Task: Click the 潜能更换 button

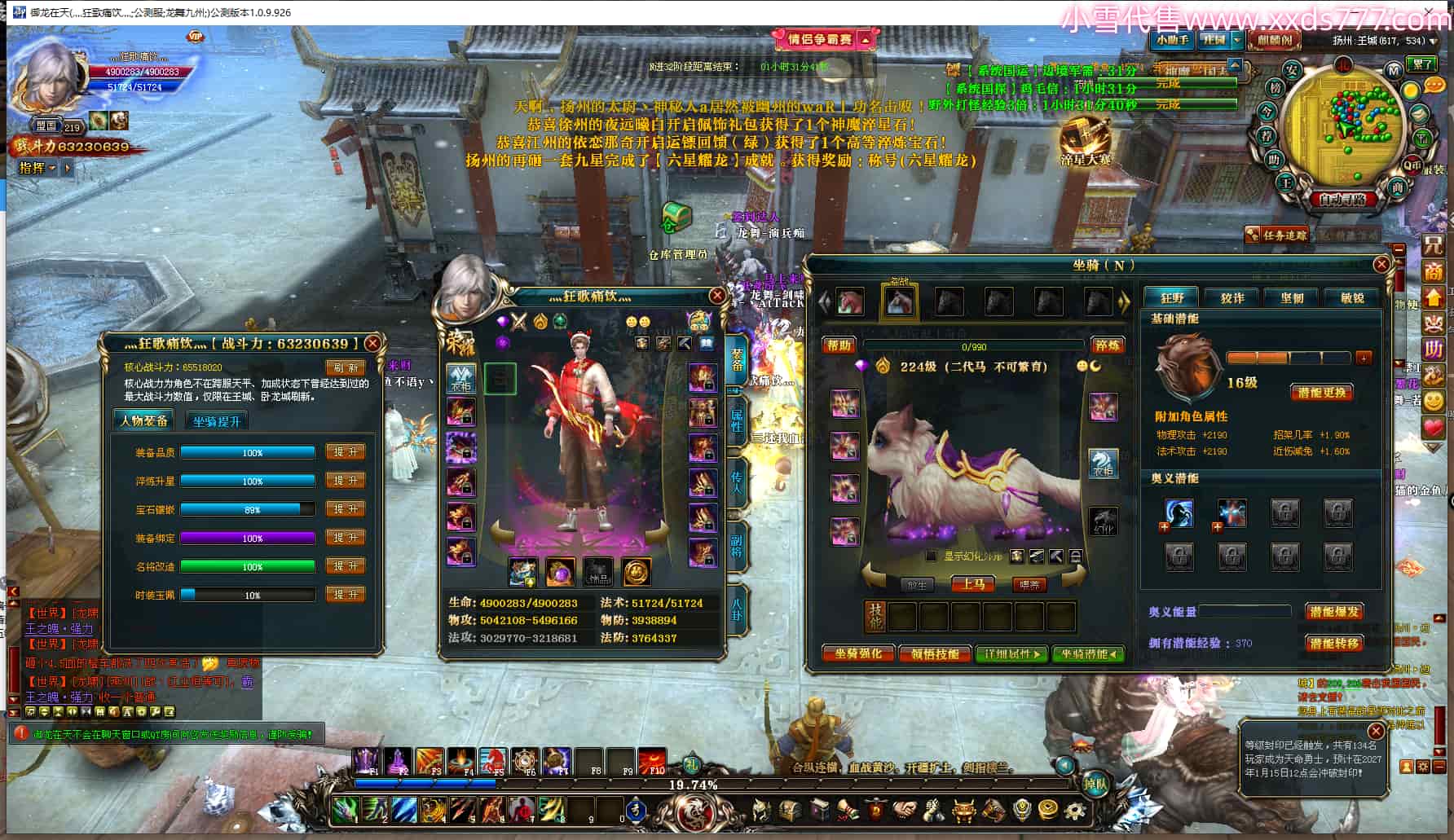Action: tap(1321, 393)
